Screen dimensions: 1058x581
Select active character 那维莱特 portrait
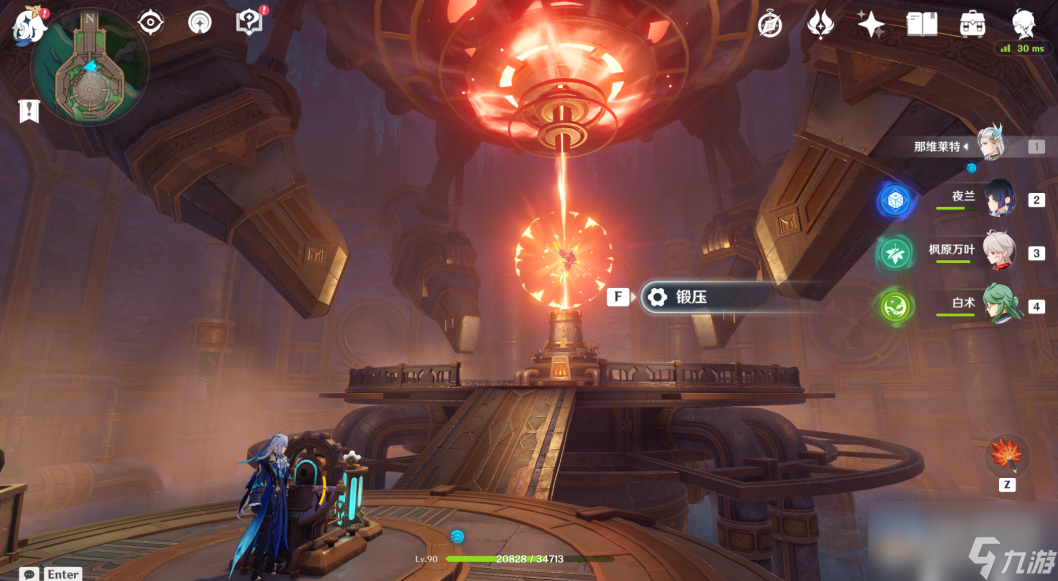[989, 145]
